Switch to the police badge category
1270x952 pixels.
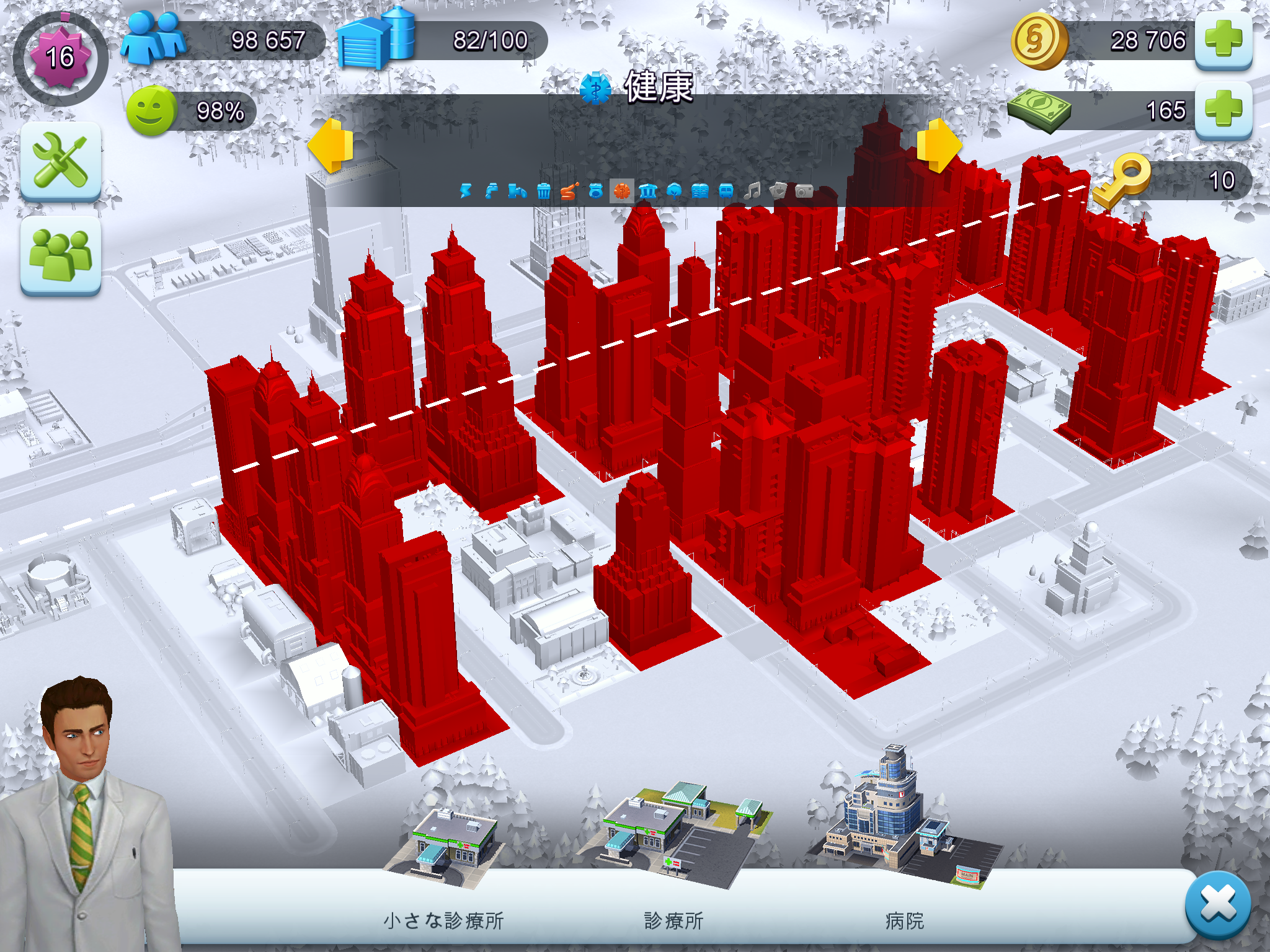click(596, 191)
